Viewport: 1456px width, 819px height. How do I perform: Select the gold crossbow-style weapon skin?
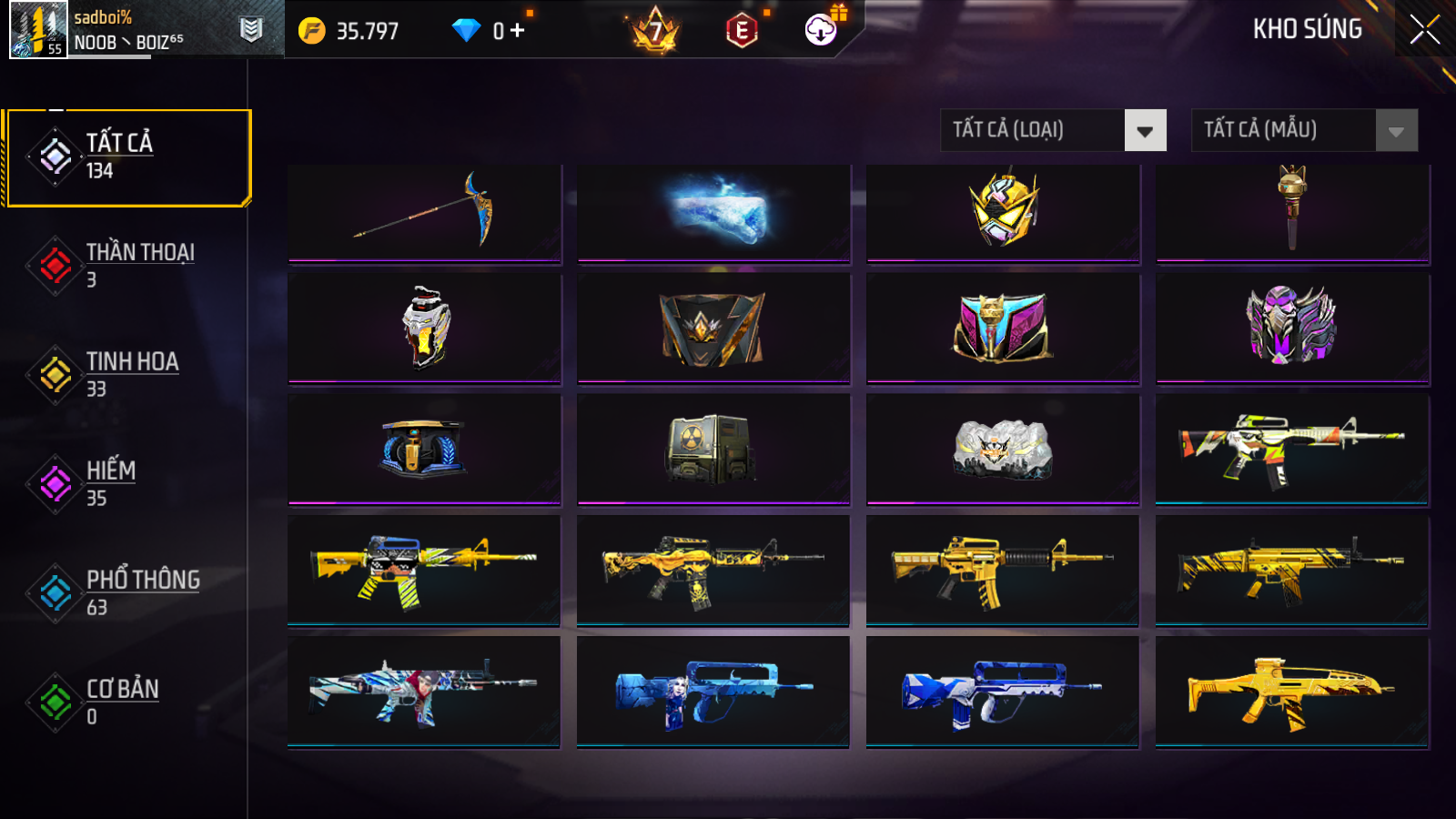click(1292, 692)
